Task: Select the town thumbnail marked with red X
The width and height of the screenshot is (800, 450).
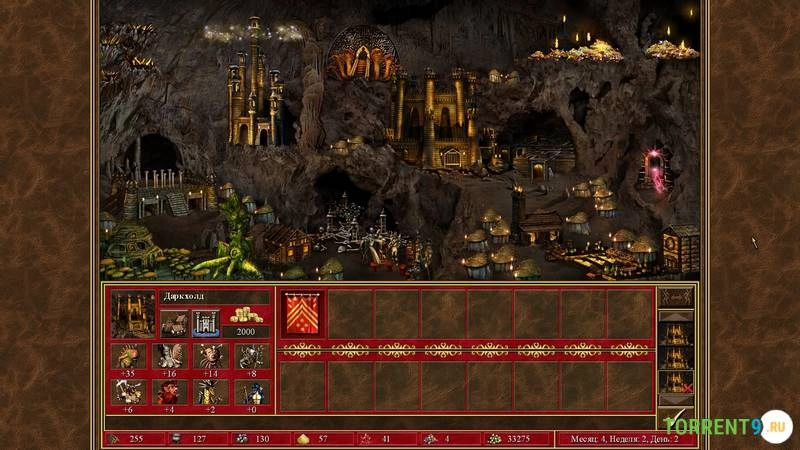Action: (x=676, y=381)
